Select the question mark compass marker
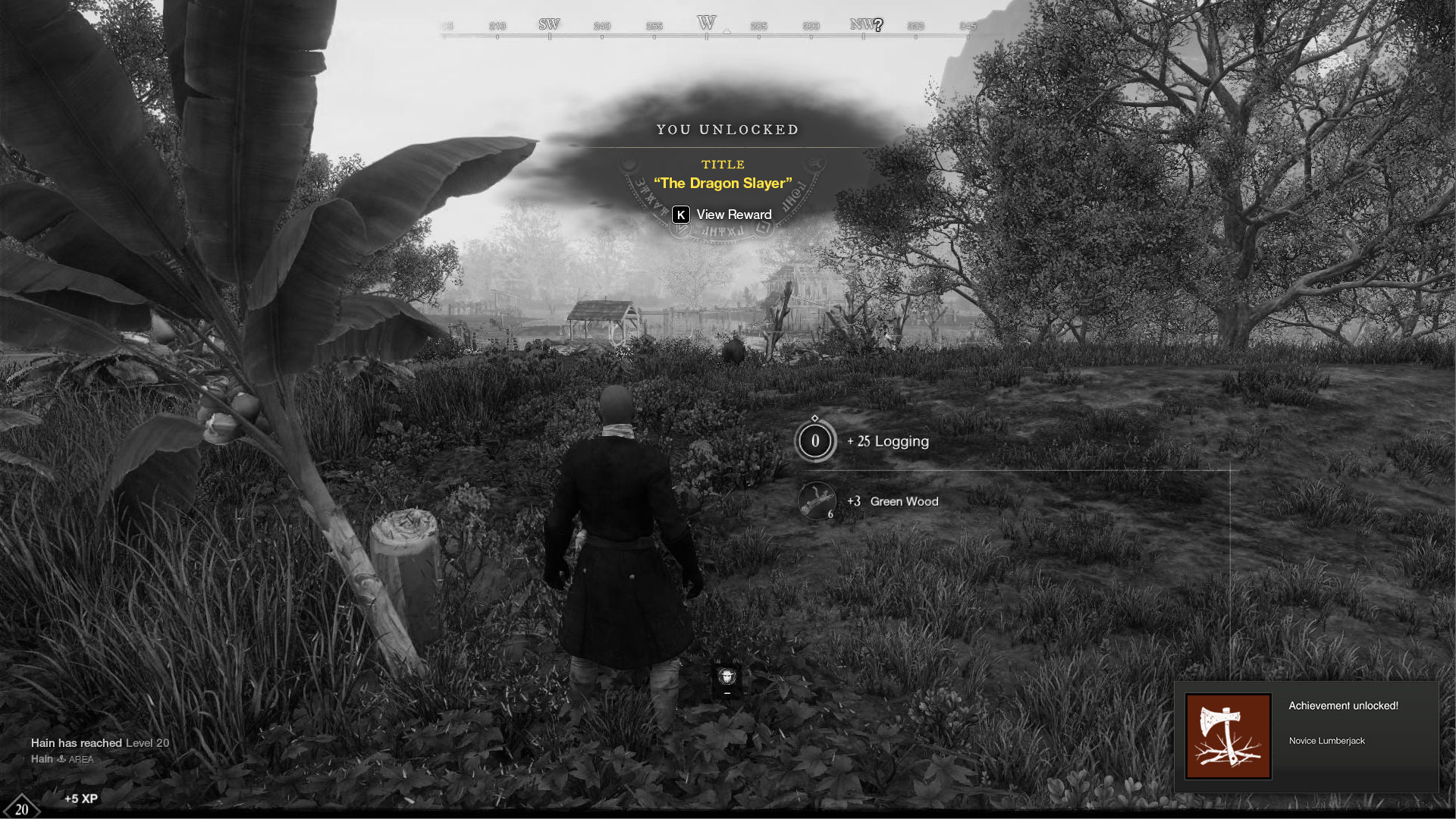The width and height of the screenshot is (1456, 819). [878, 25]
